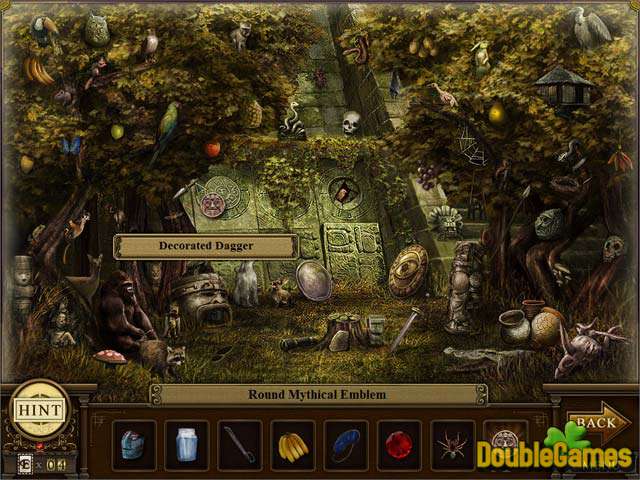Screen dimensions: 640x480
Task: Use the HINT button
Action: pyautogui.click(x=40, y=410)
